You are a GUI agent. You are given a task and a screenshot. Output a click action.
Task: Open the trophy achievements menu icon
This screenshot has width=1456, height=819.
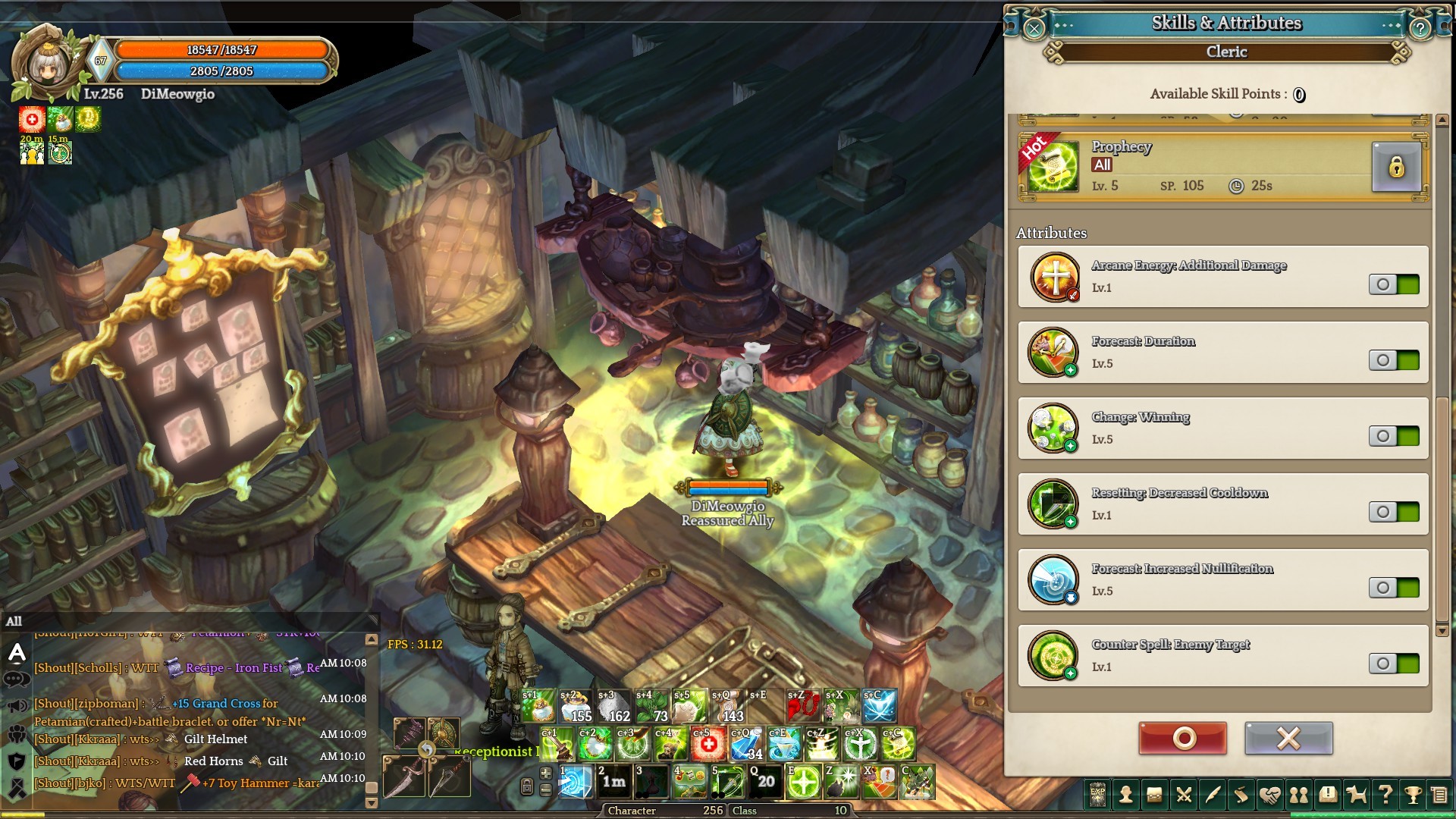(x=1413, y=795)
